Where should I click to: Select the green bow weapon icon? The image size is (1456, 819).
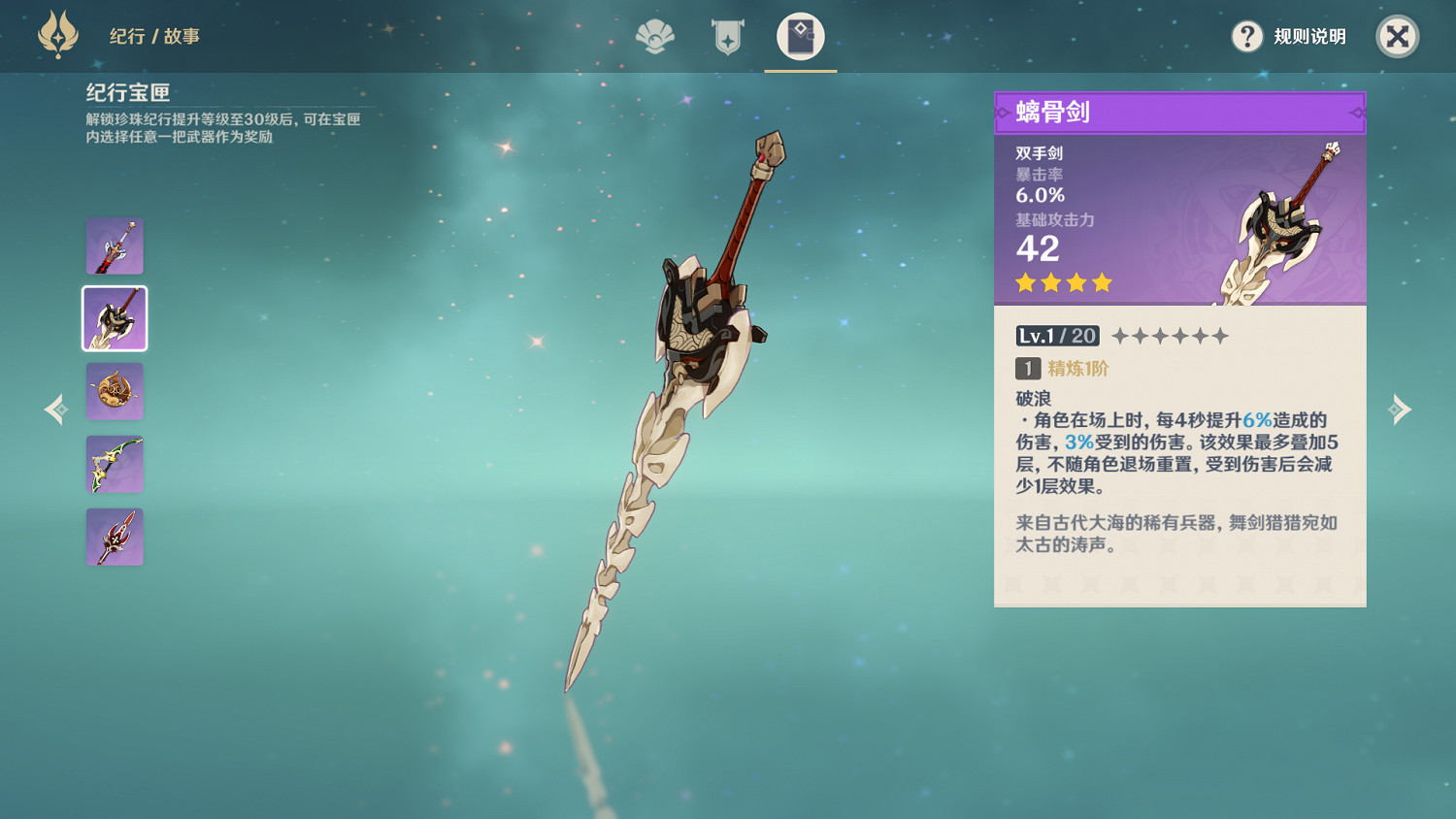click(115, 464)
